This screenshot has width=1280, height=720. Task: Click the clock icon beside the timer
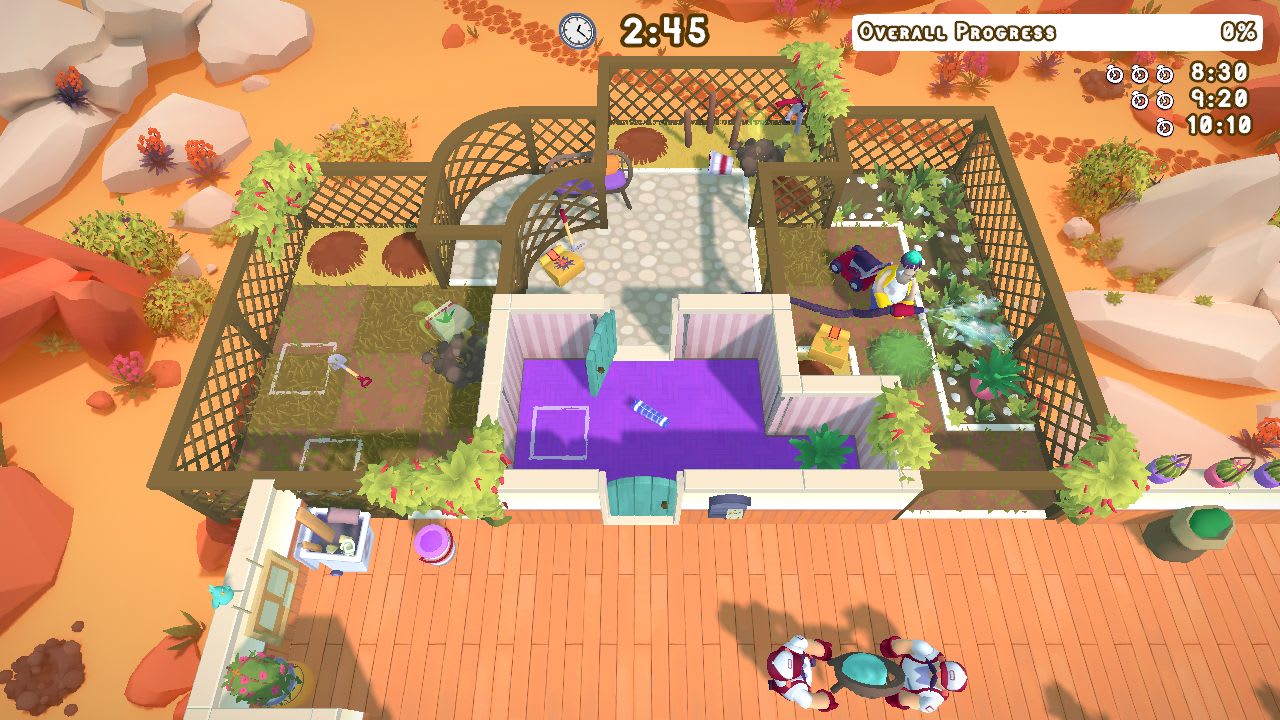pyautogui.click(x=575, y=30)
